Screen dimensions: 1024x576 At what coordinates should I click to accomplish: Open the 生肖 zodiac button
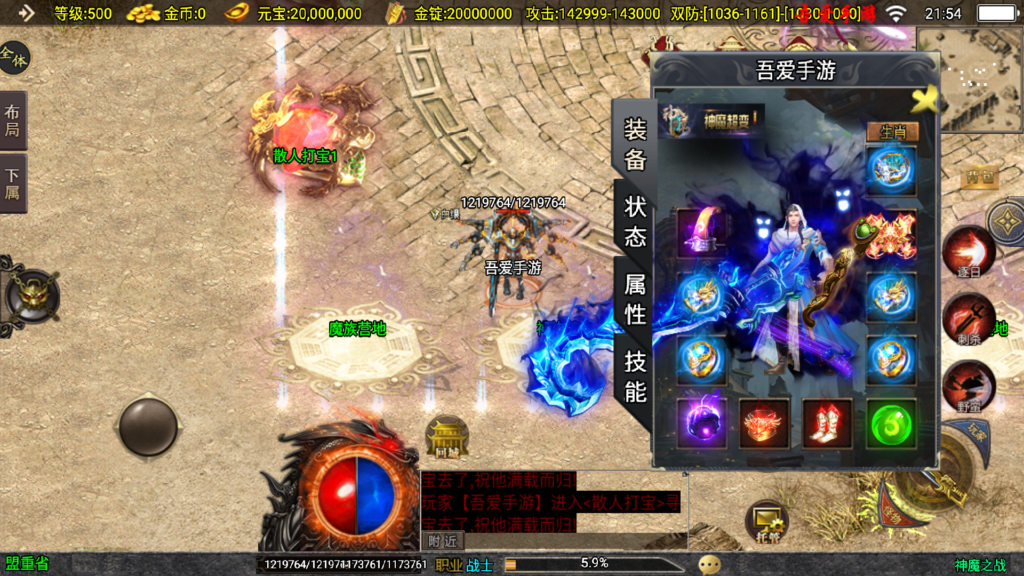(x=890, y=131)
